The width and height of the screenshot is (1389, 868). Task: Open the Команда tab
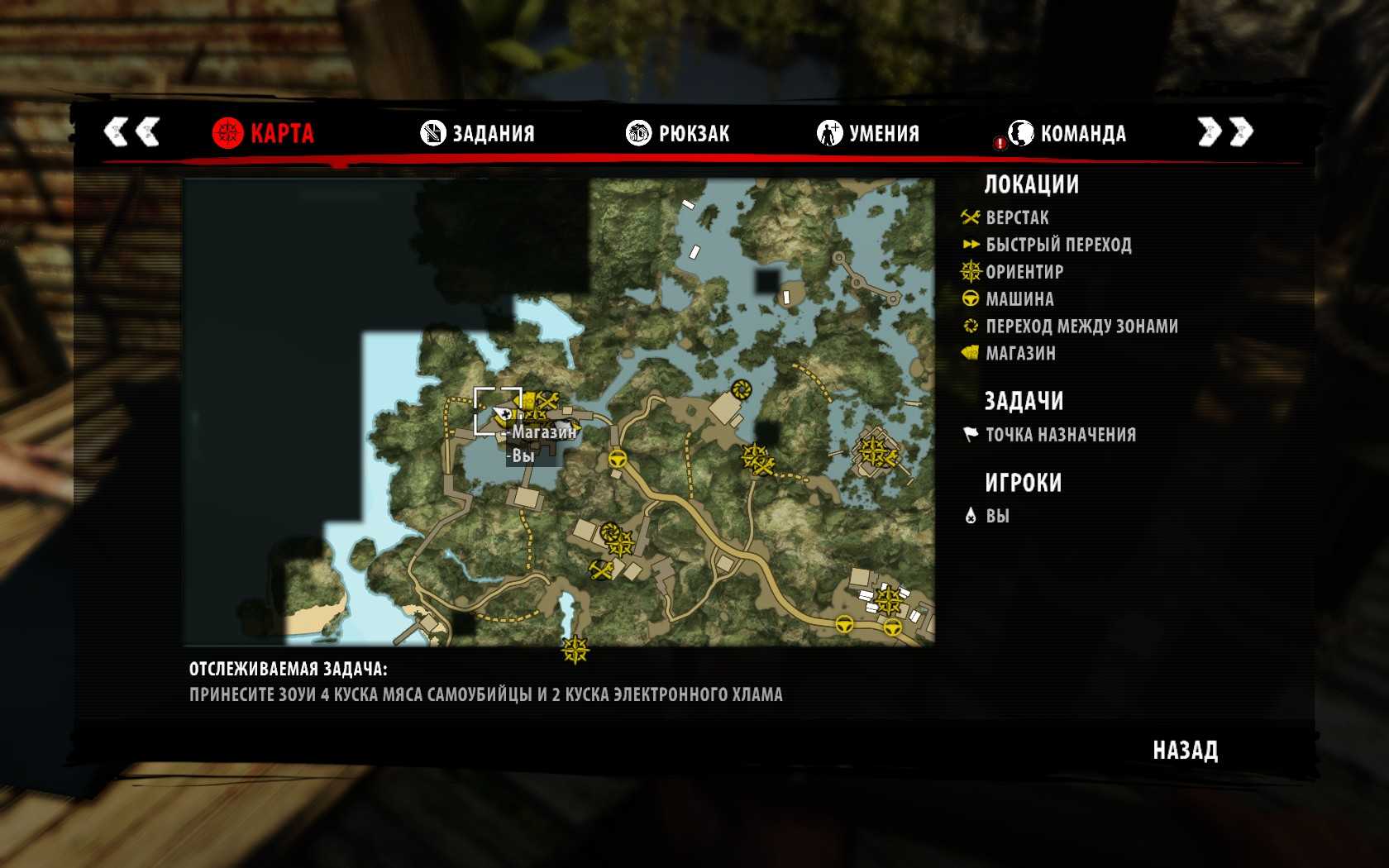(1067, 133)
